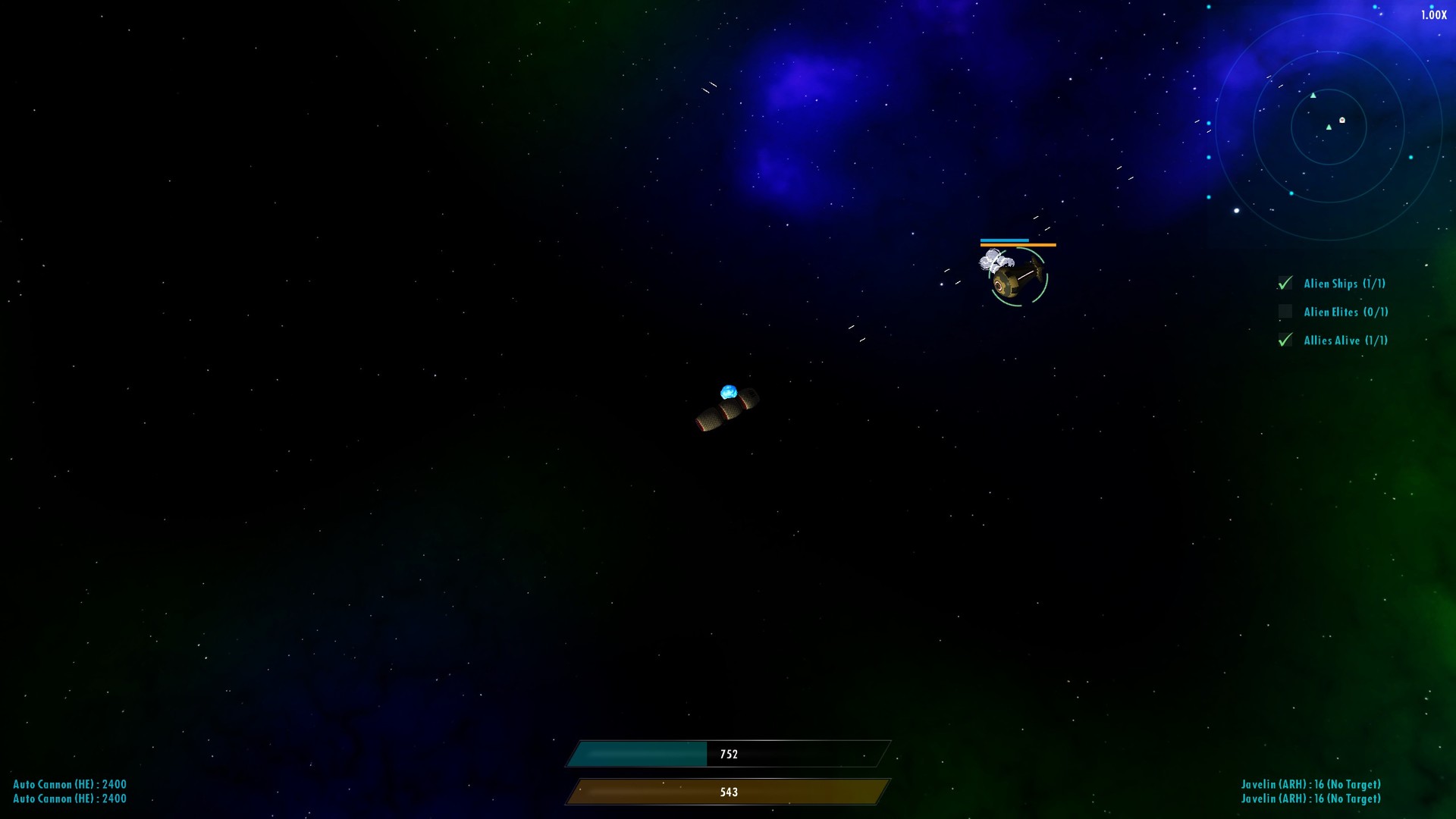The image size is (1456, 819).
Task: Click the shield bar showing 752
Action: pyautogui.click(x=728, y=754)
